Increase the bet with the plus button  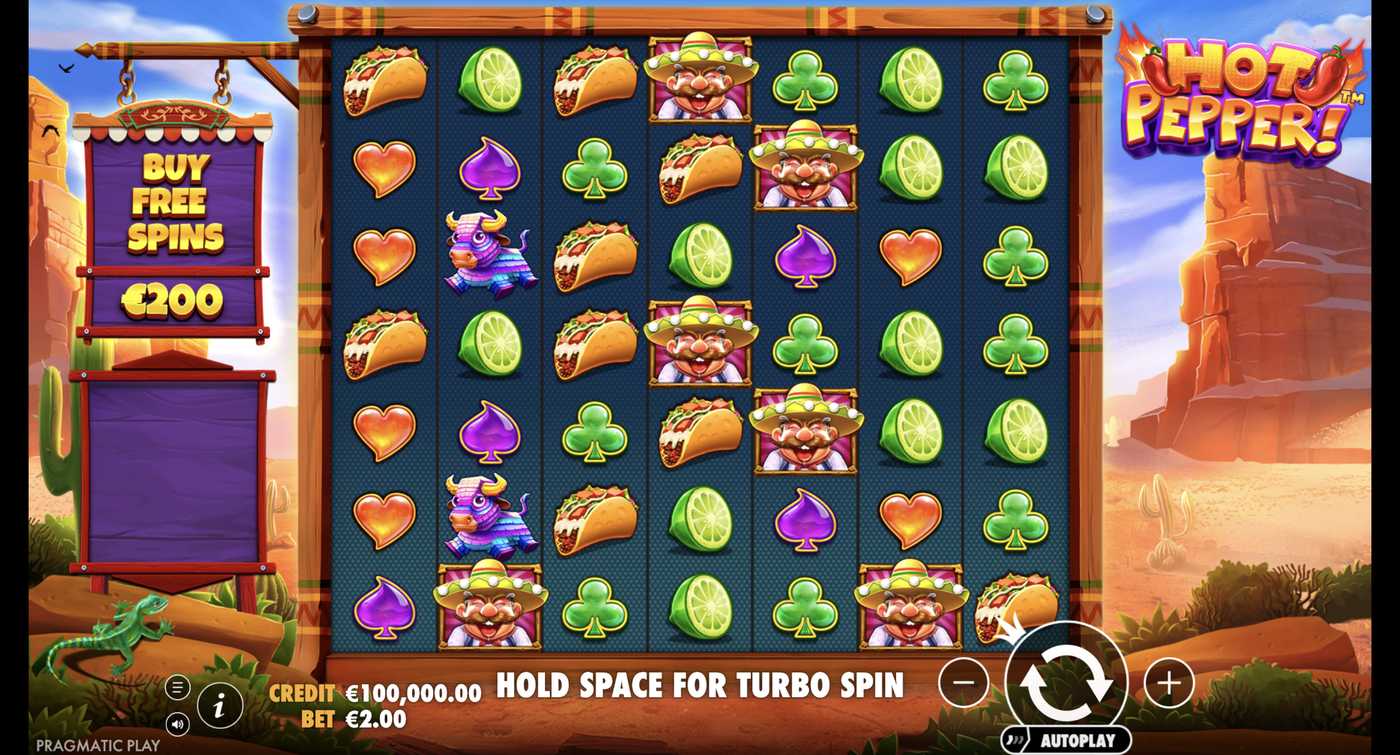tap(1169, 681)
